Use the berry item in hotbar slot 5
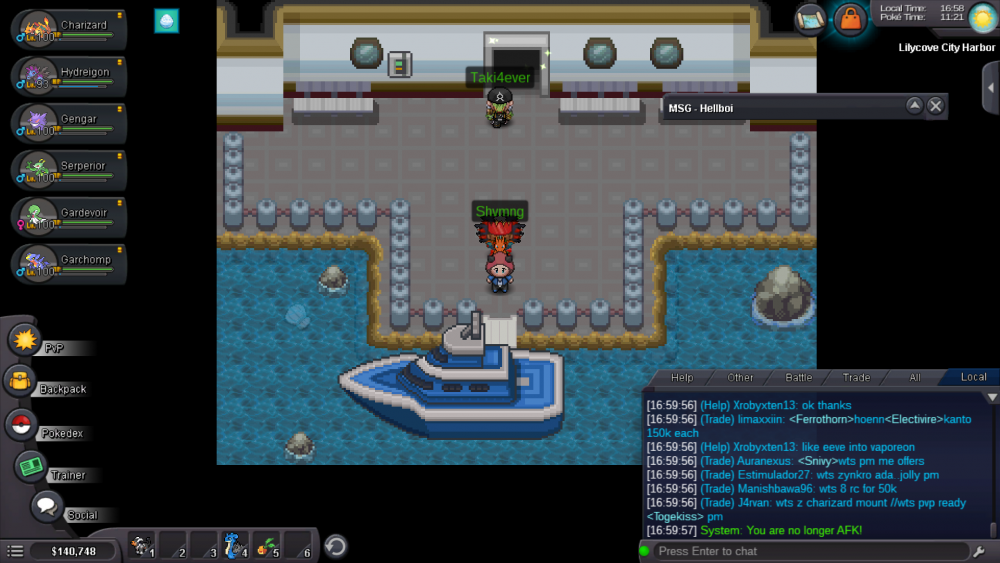Screen dimensions: 1000x563 click(x=267, y=546)
